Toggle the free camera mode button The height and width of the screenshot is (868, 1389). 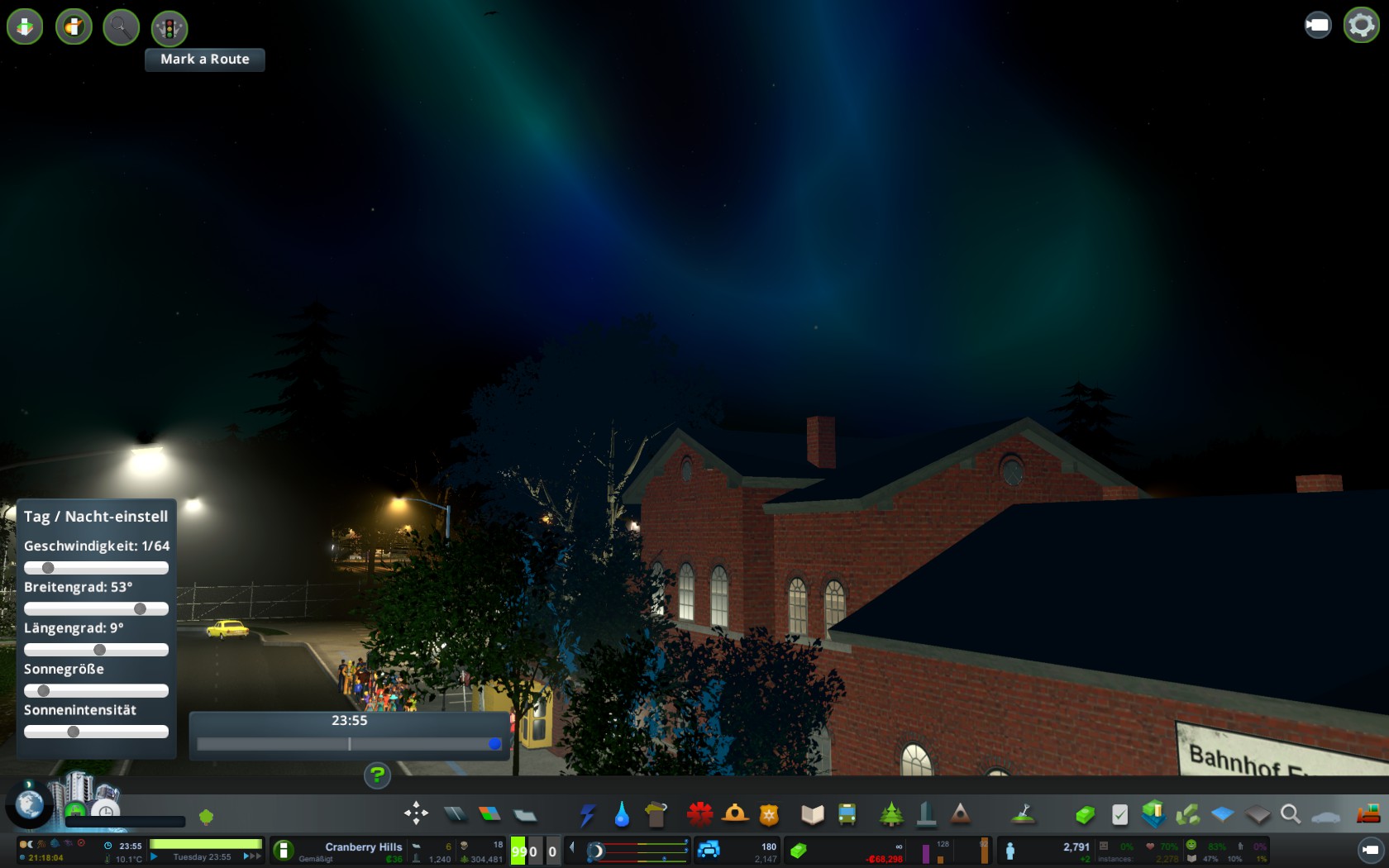[x=1318, y=25]
